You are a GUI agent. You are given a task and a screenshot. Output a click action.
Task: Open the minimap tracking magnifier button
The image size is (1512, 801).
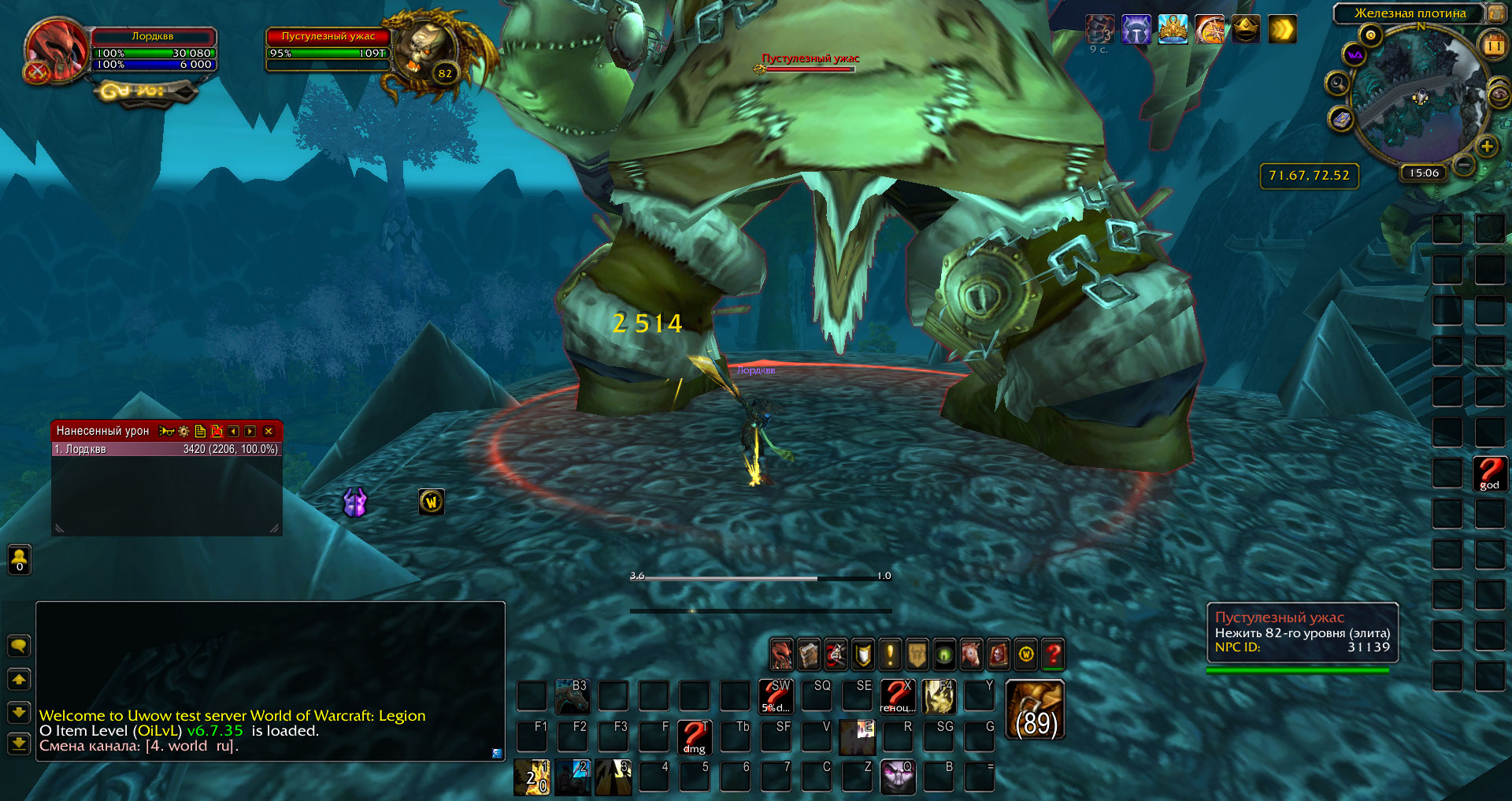[x=1337, y=83]
